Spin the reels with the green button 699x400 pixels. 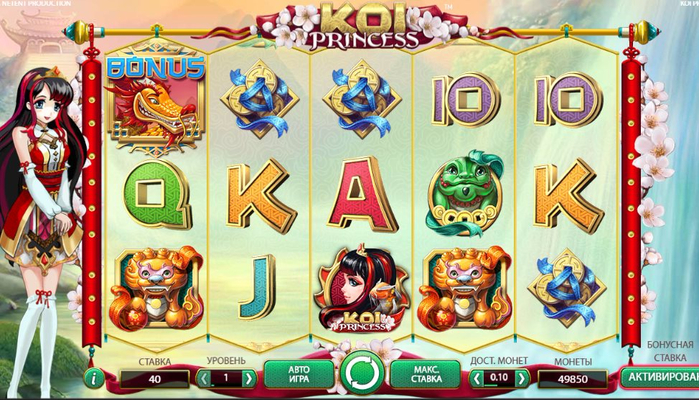tap(362, 375)
